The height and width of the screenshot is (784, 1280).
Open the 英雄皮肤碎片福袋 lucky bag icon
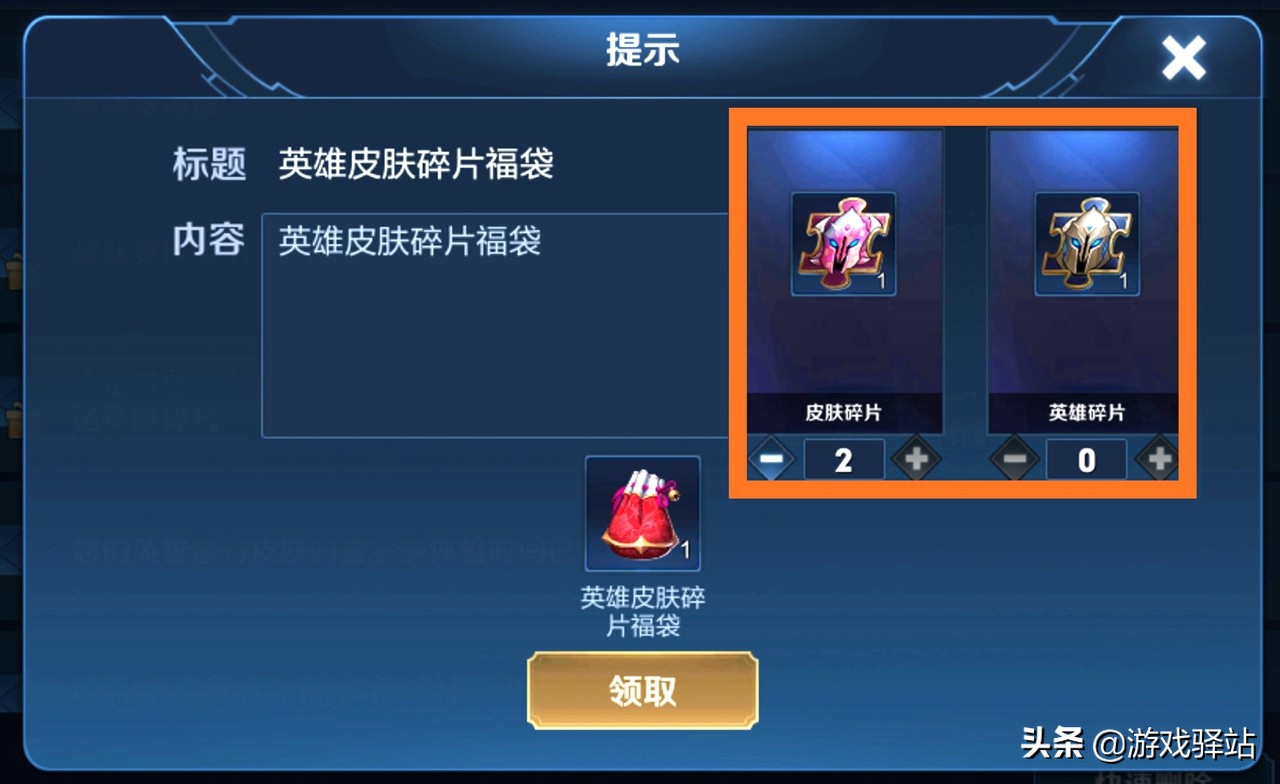[x=642, y=514]
